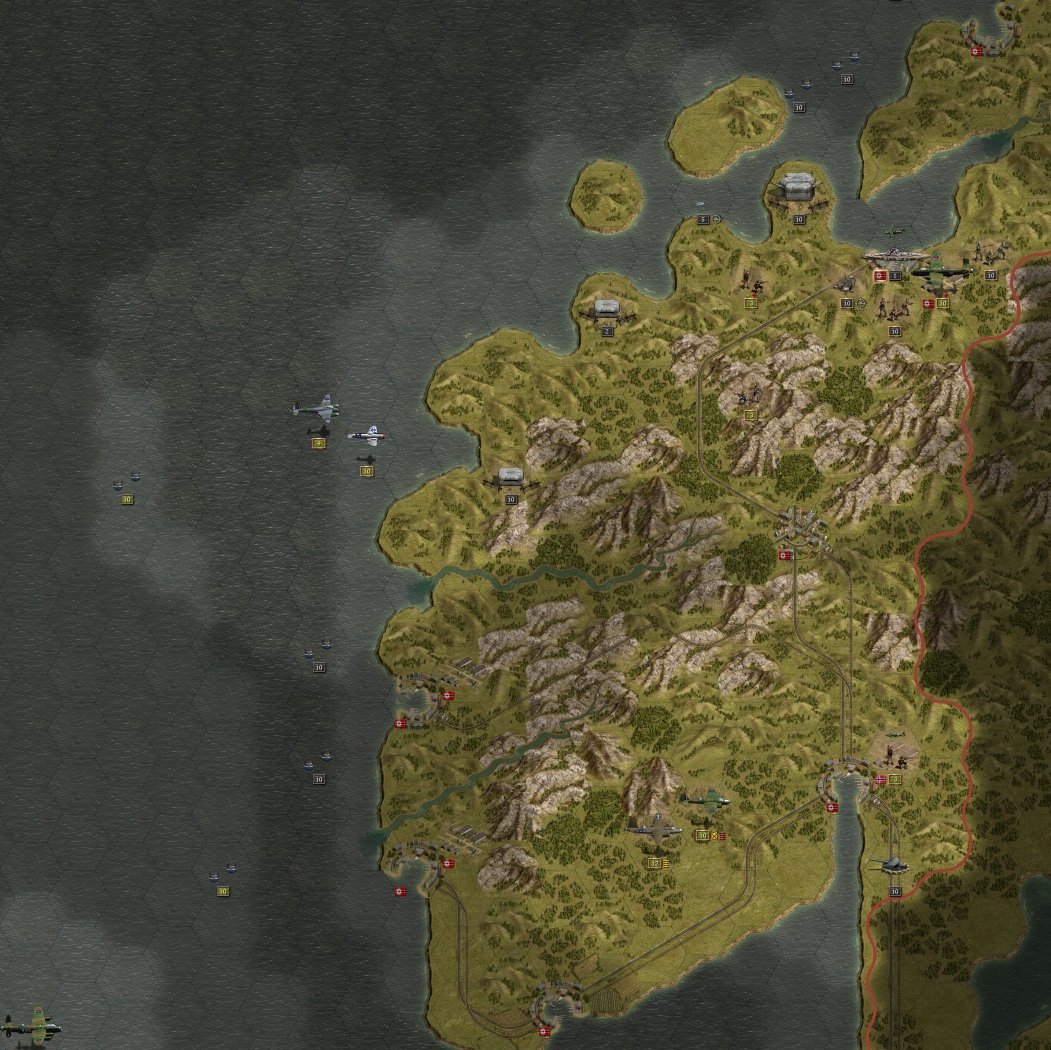This screenshot has width=1051, height=1050.
Task: Select the coastal bunker showing strength 2
Action: coord(607,310)
